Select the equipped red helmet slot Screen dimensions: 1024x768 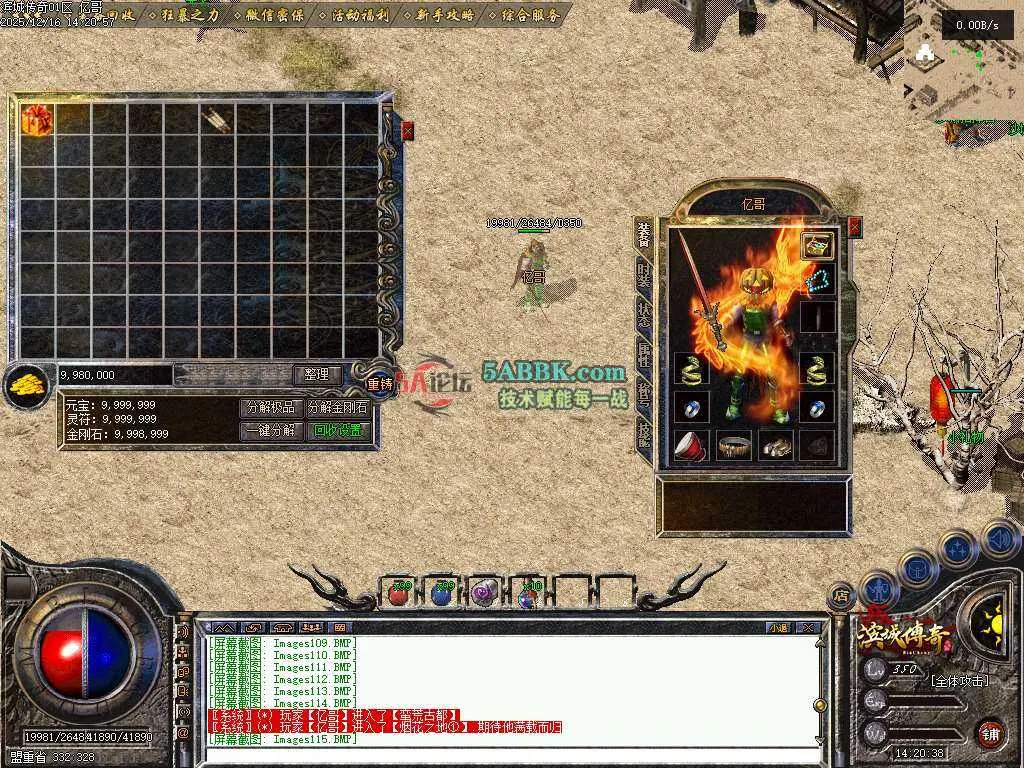point(690,445)
